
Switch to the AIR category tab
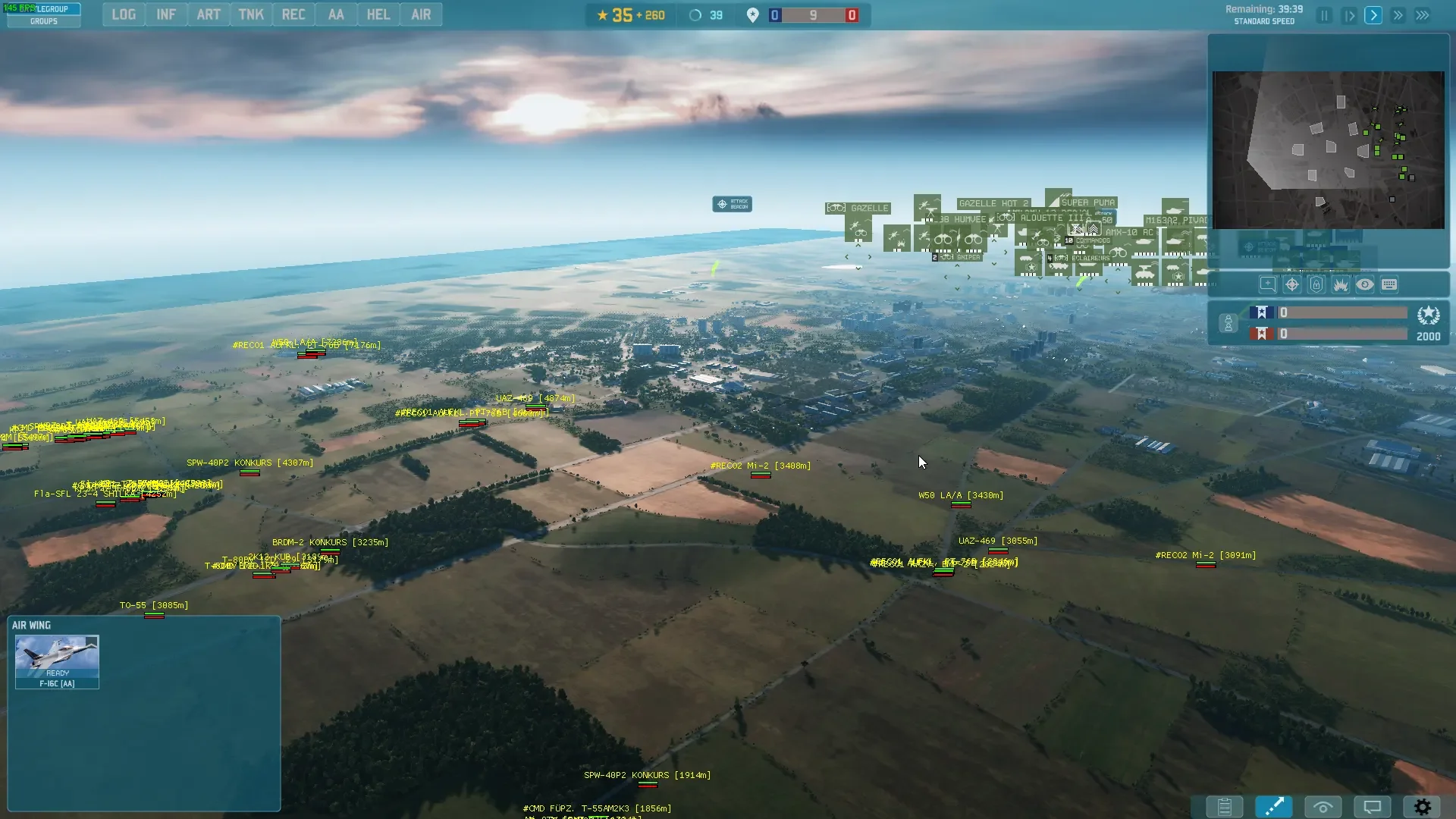[x=421, y=14]
